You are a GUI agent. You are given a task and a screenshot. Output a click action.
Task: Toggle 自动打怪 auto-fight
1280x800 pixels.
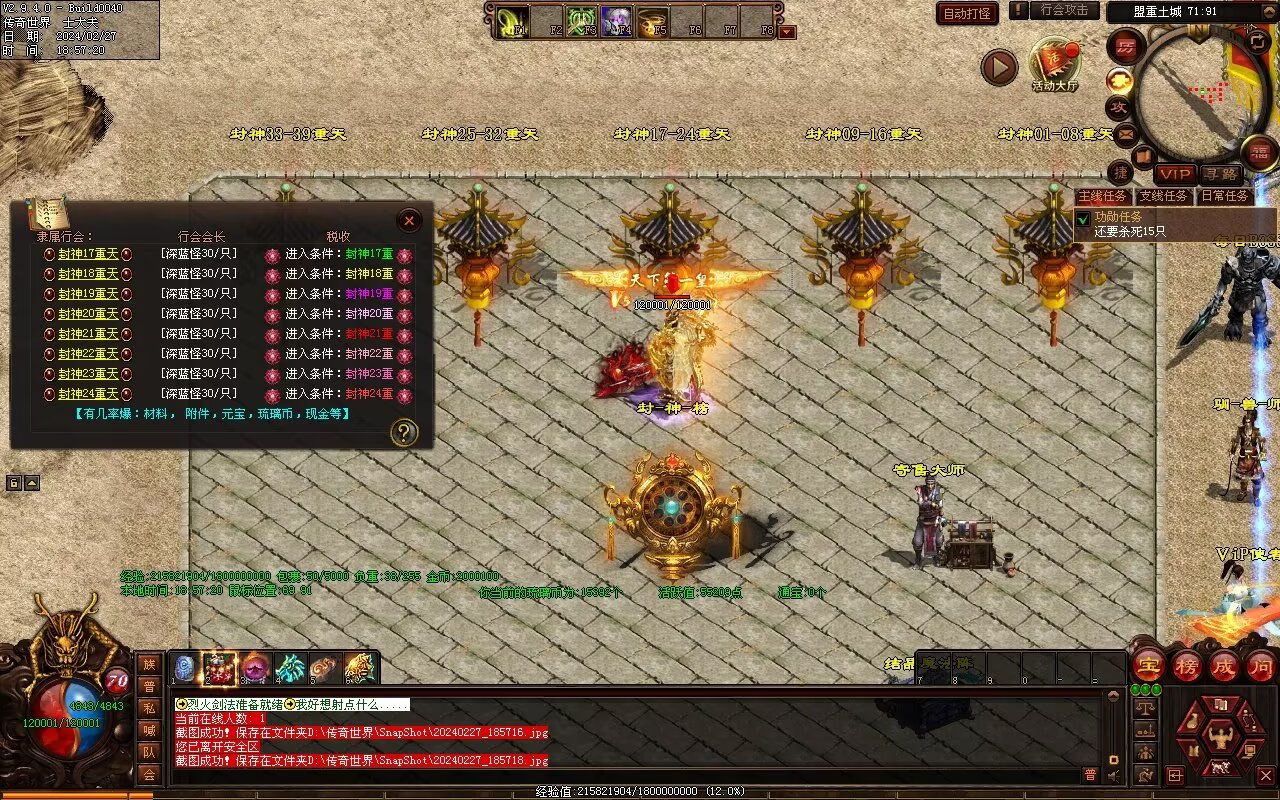click(x=967, y=13)
